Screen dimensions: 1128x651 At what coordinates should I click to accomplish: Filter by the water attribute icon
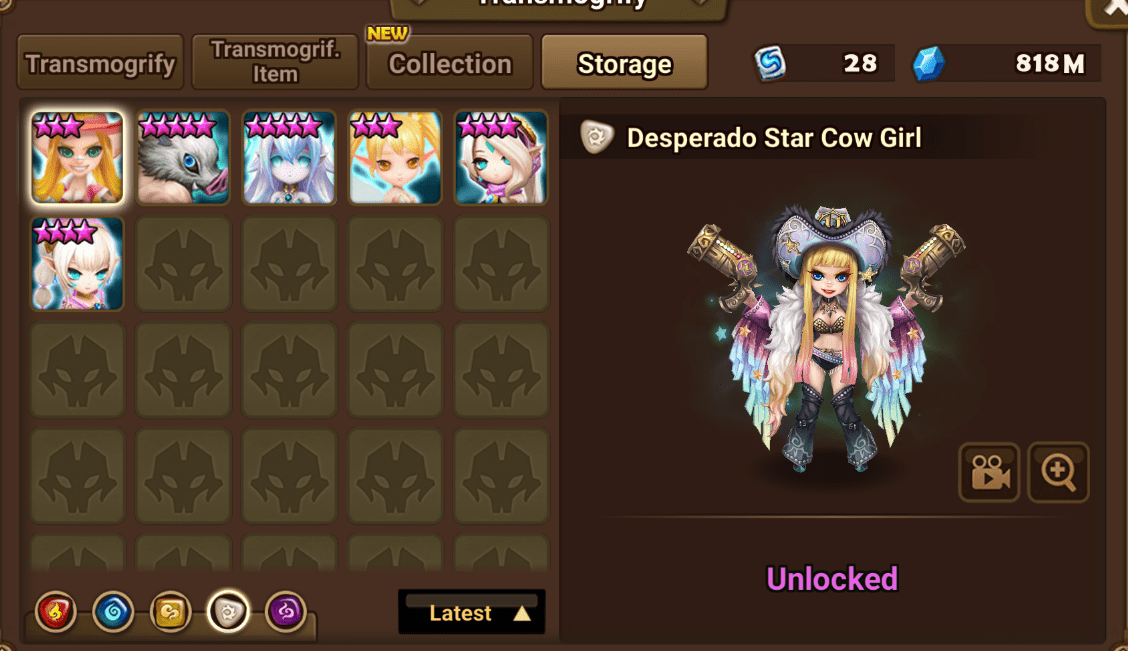(113, 612)
